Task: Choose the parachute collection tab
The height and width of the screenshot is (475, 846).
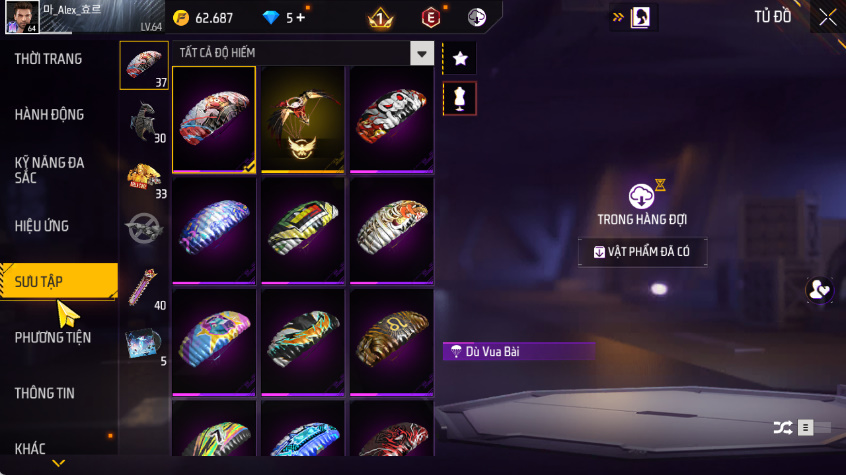Action: 144,65
